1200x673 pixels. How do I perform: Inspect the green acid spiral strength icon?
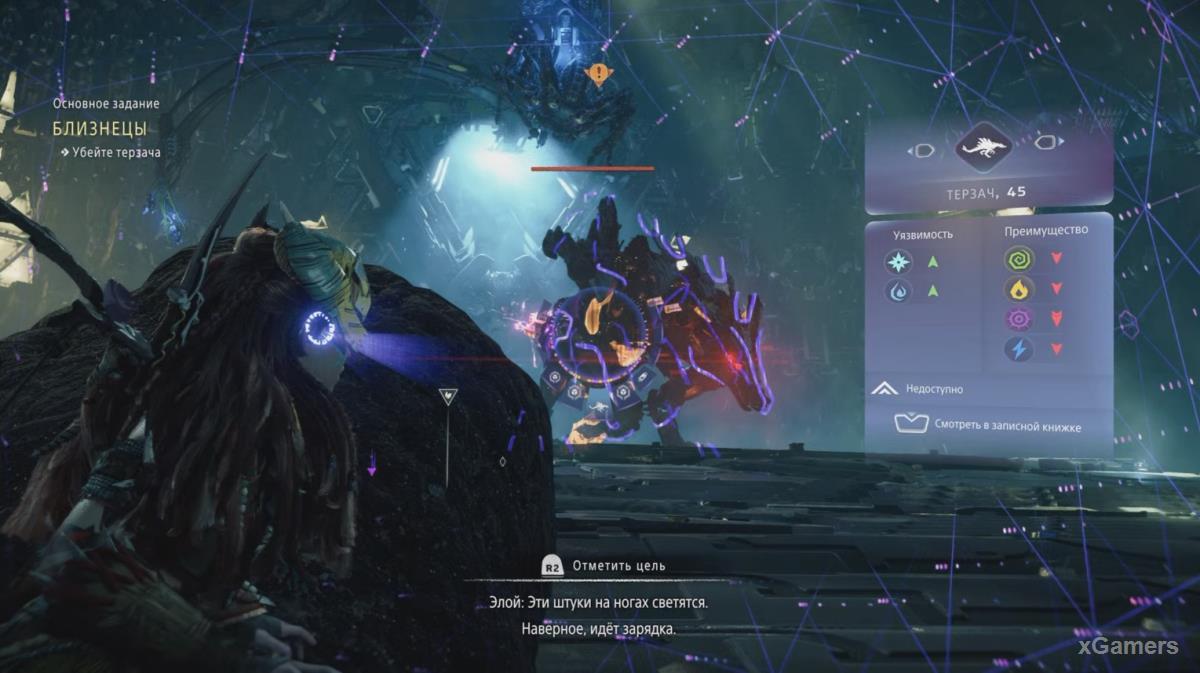[1018, 261]
